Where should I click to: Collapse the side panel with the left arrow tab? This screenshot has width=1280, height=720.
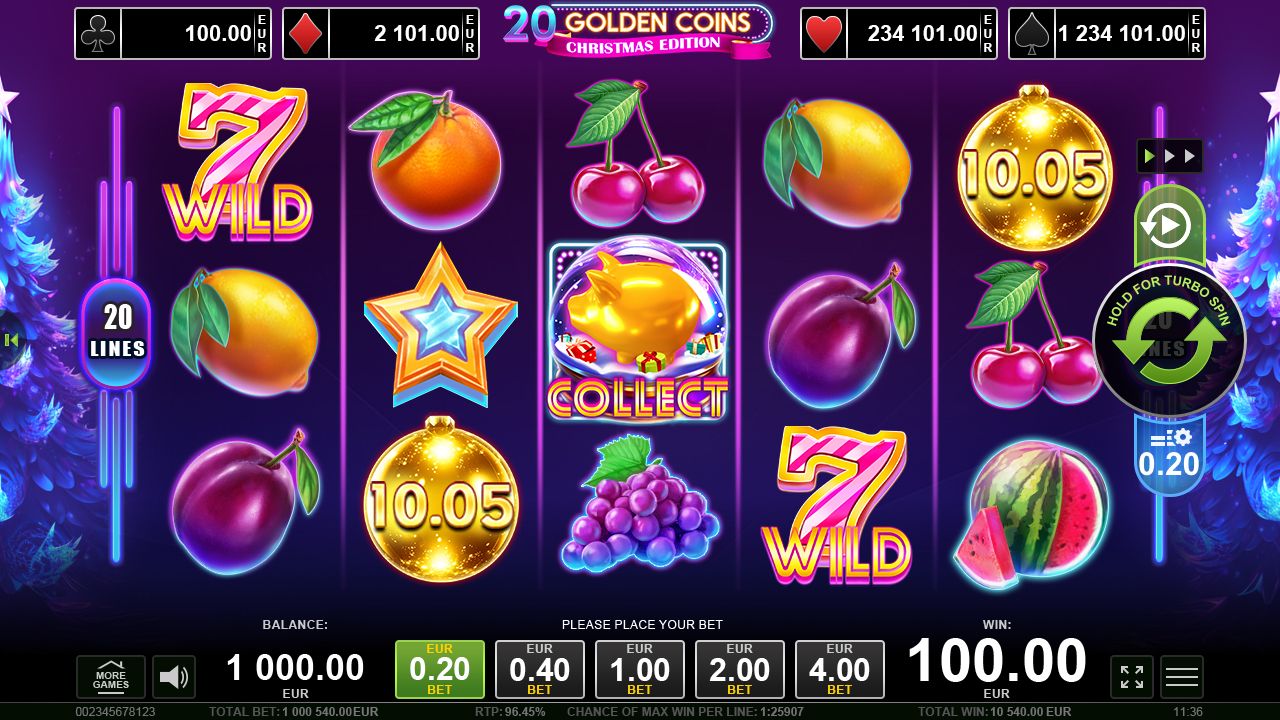pyautogui.click(x=11, y=339)
